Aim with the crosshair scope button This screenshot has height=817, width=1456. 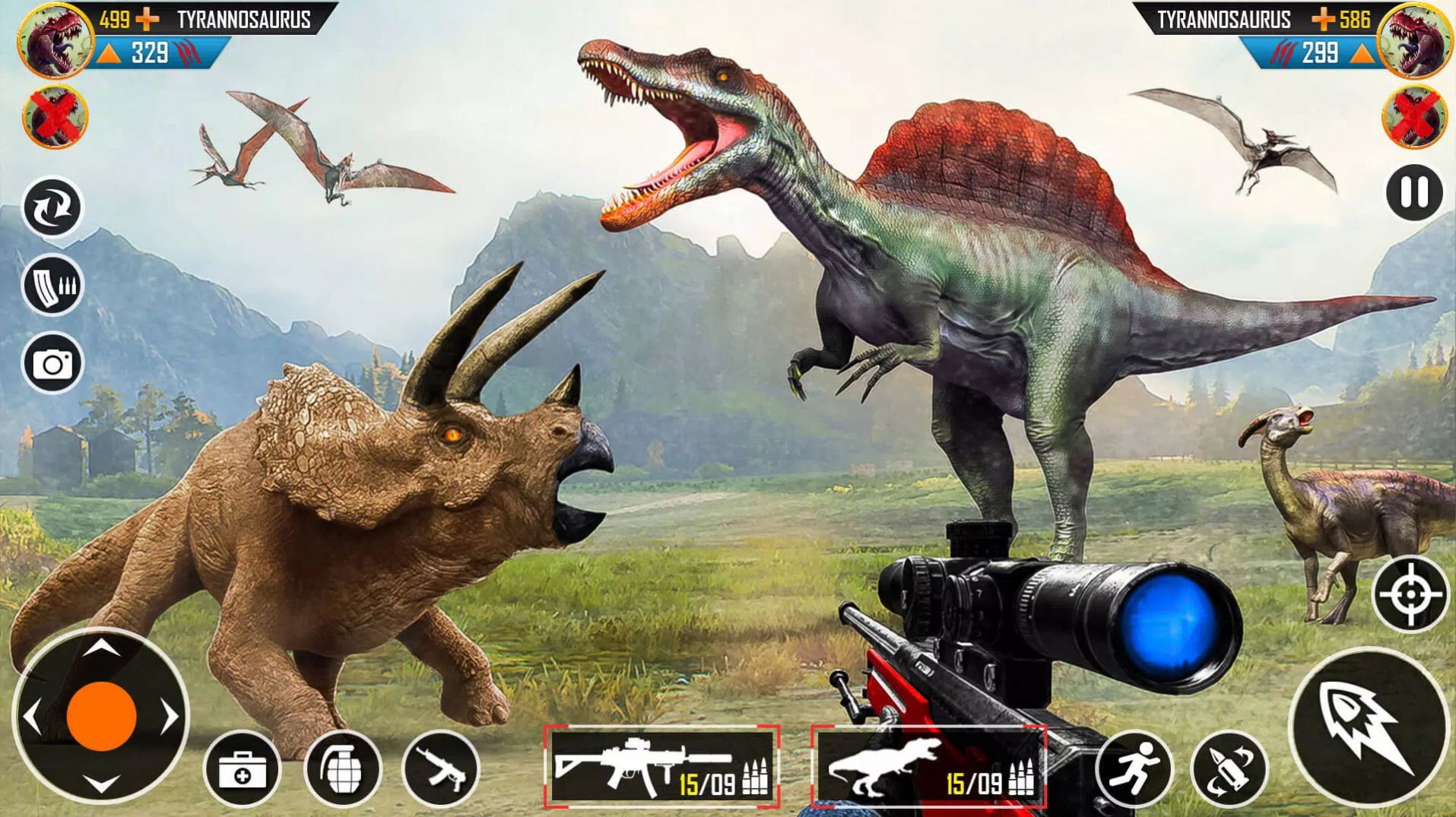point(1410,594)
